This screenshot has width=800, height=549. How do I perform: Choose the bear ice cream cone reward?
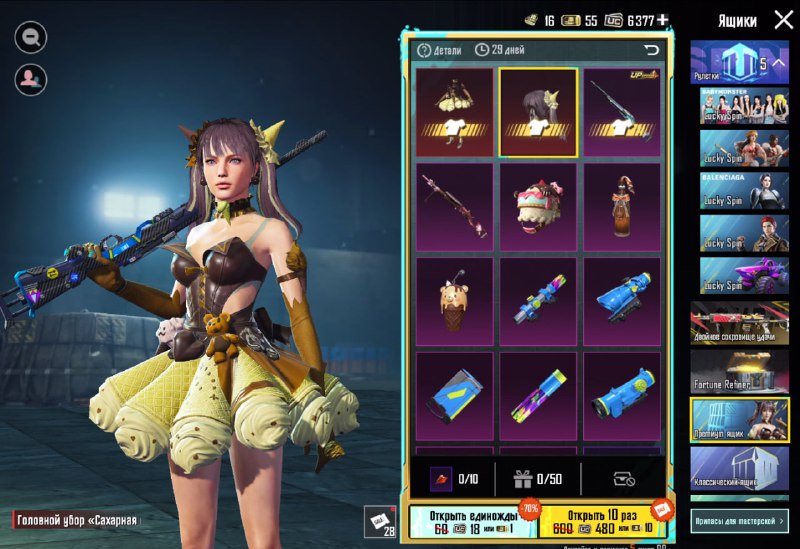(x=454, y=301)
